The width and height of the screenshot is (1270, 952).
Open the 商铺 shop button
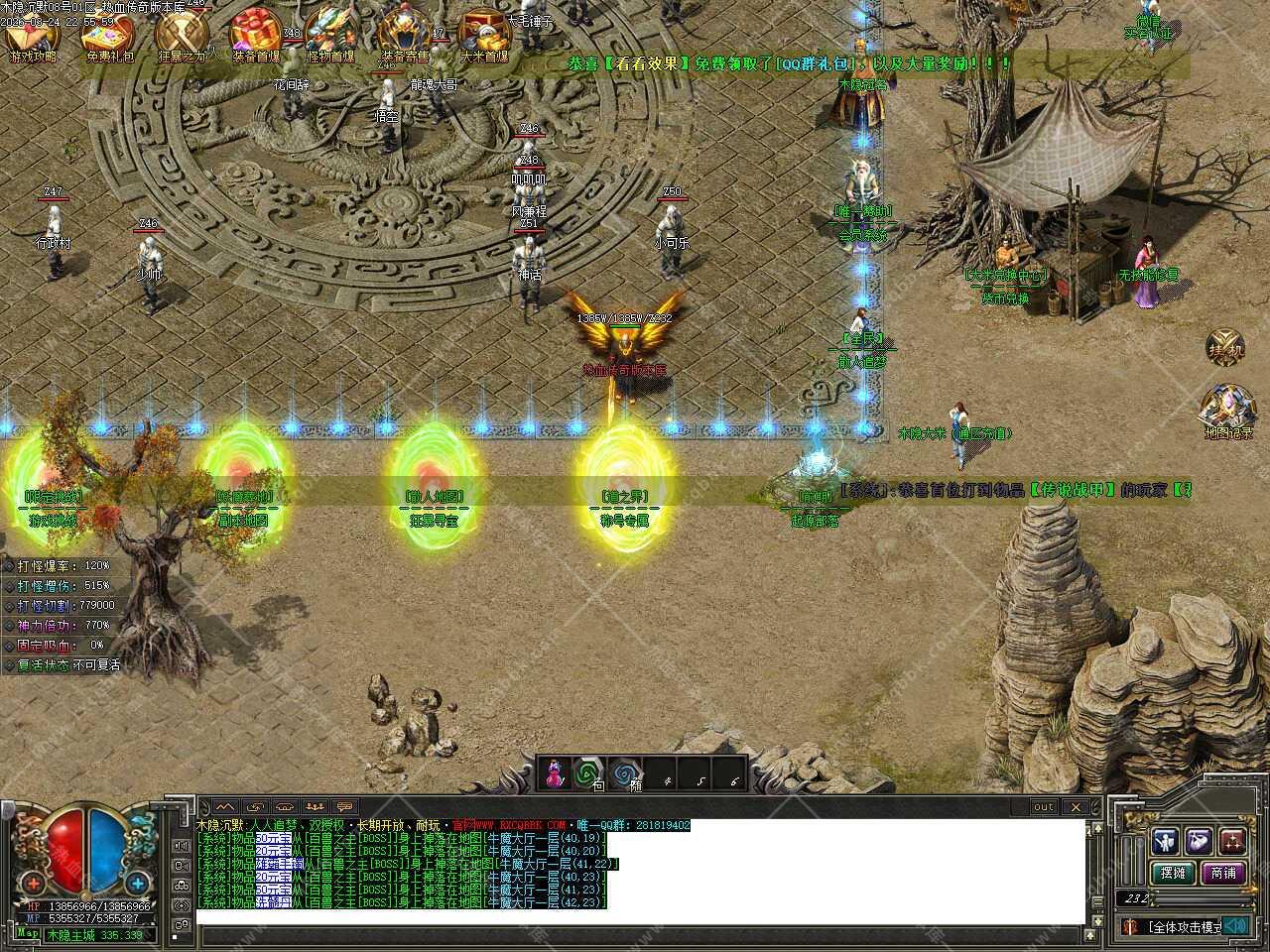coord(1222,874)
